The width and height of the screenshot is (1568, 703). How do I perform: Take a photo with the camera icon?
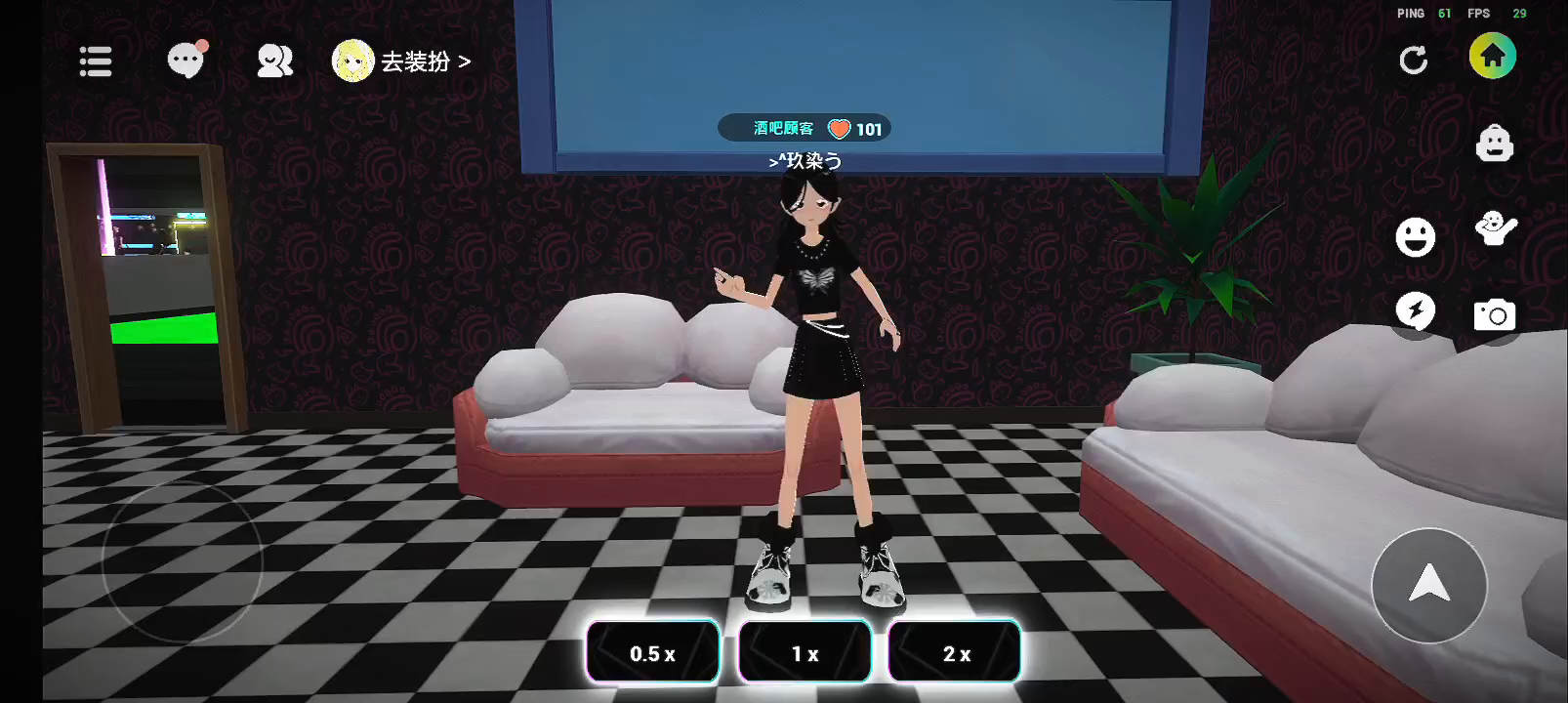pos(1494,314)
